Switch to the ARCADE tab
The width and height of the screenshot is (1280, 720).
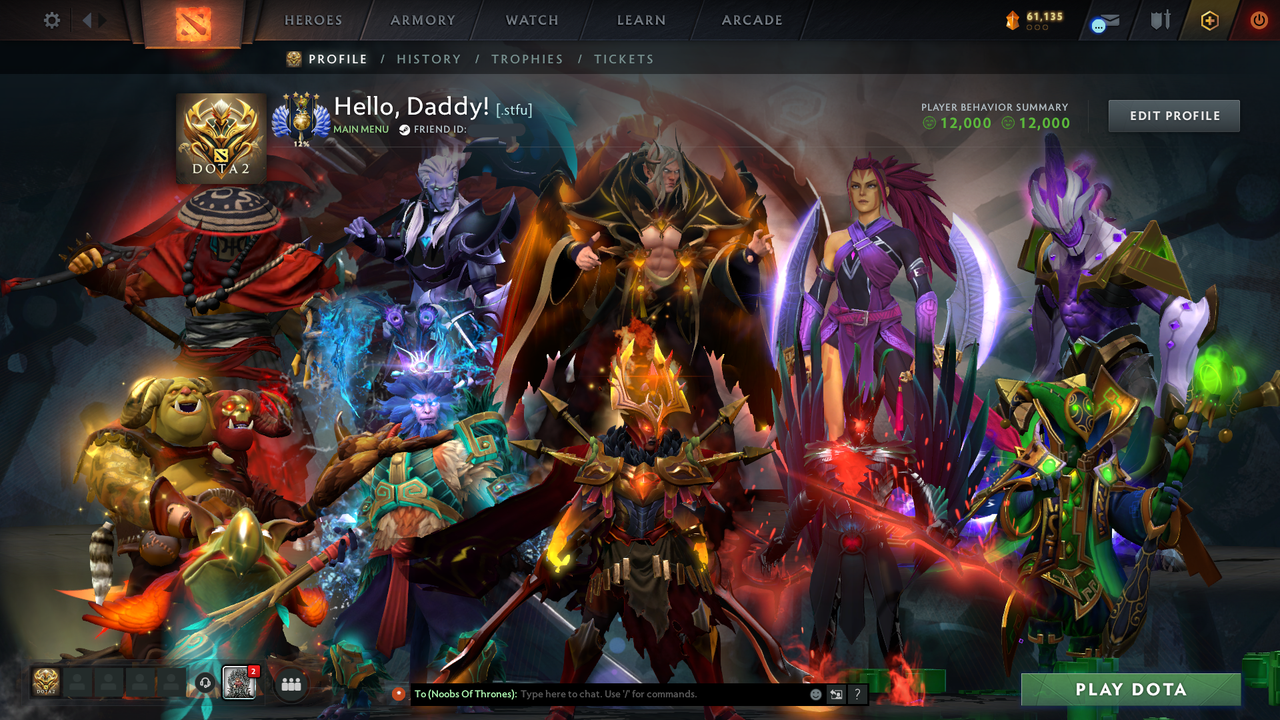click(x=750, y=20)
